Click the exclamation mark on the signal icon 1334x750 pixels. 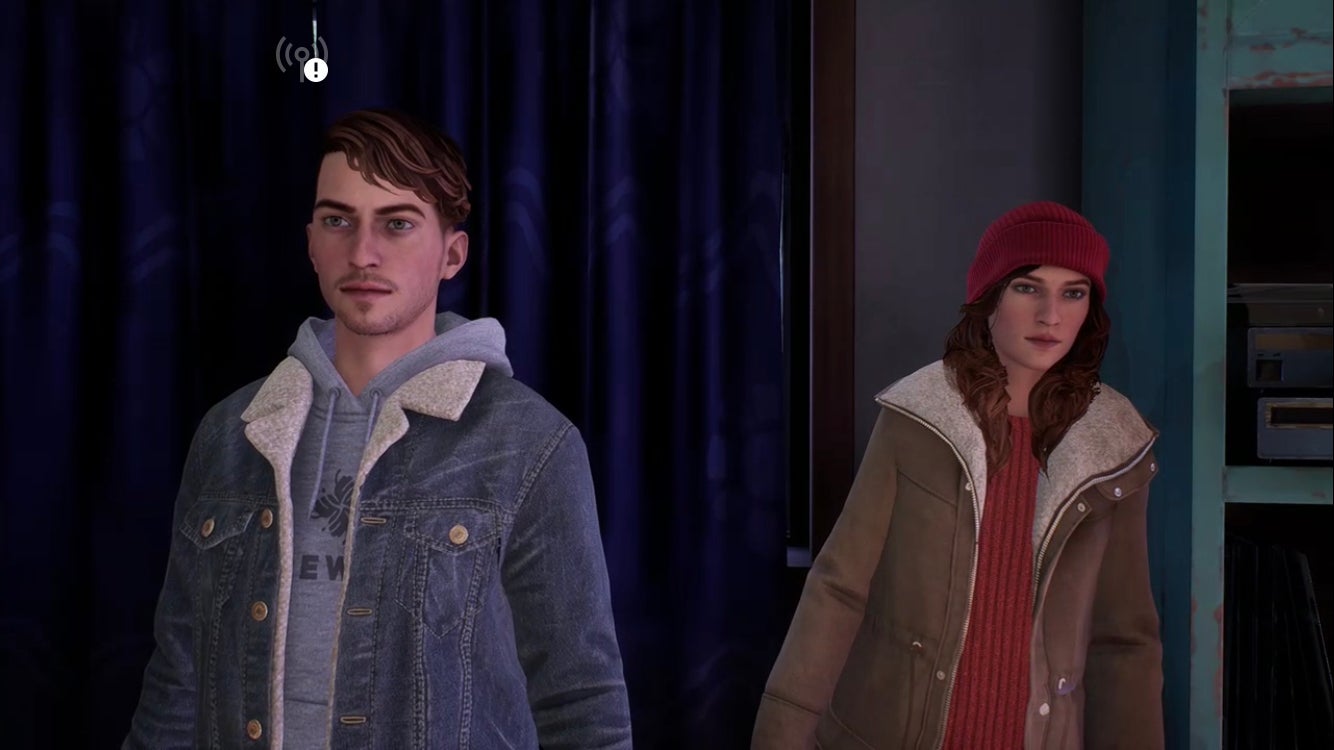[315, 68]
